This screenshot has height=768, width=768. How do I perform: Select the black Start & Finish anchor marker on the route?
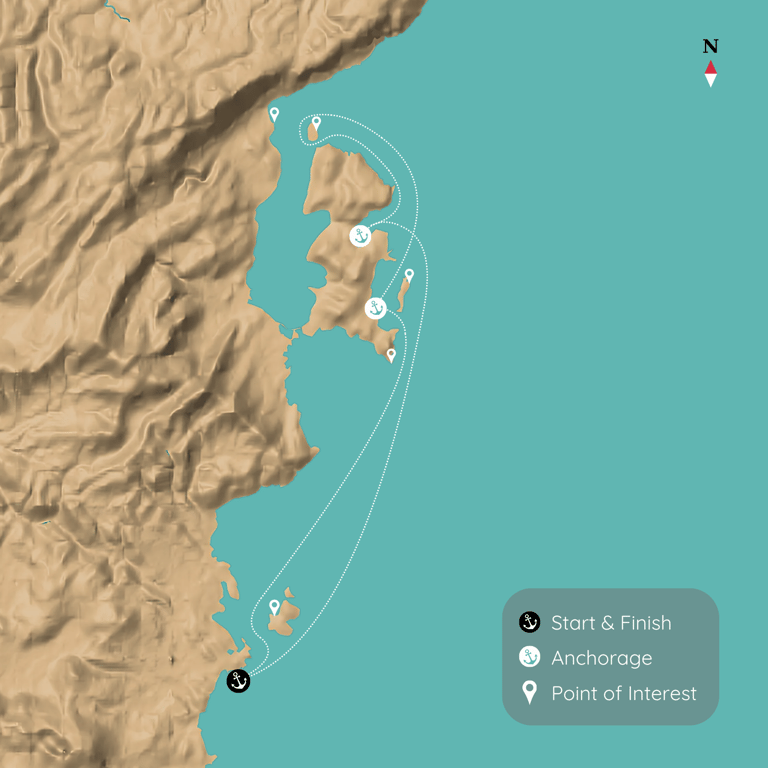click(x=238, y=681)
